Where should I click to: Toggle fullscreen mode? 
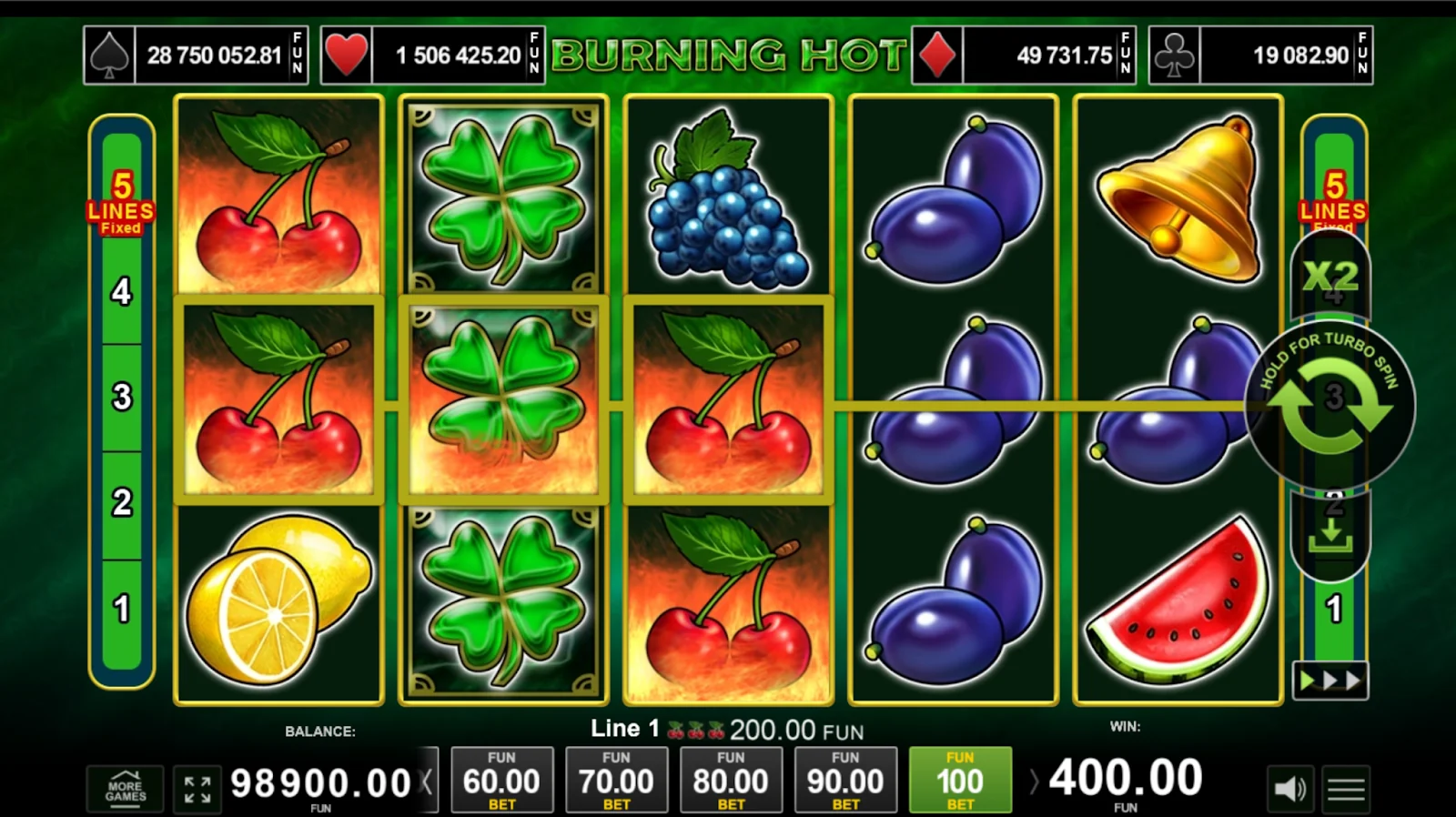(x=197, y=788)
